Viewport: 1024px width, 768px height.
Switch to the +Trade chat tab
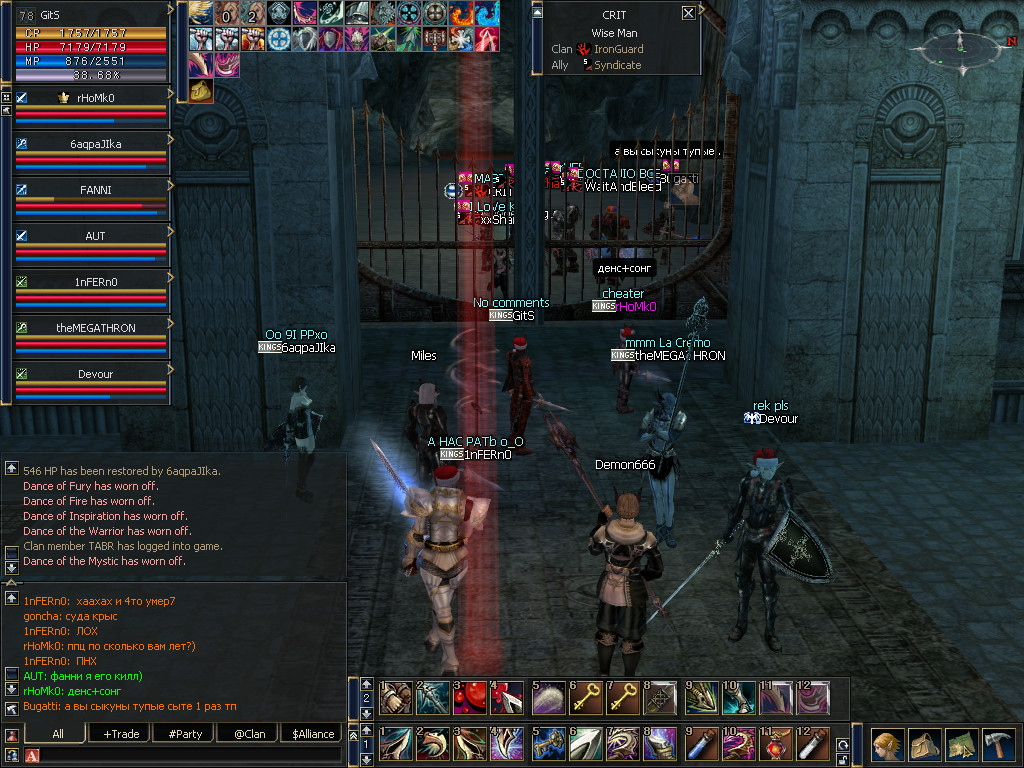click(121, 734)
